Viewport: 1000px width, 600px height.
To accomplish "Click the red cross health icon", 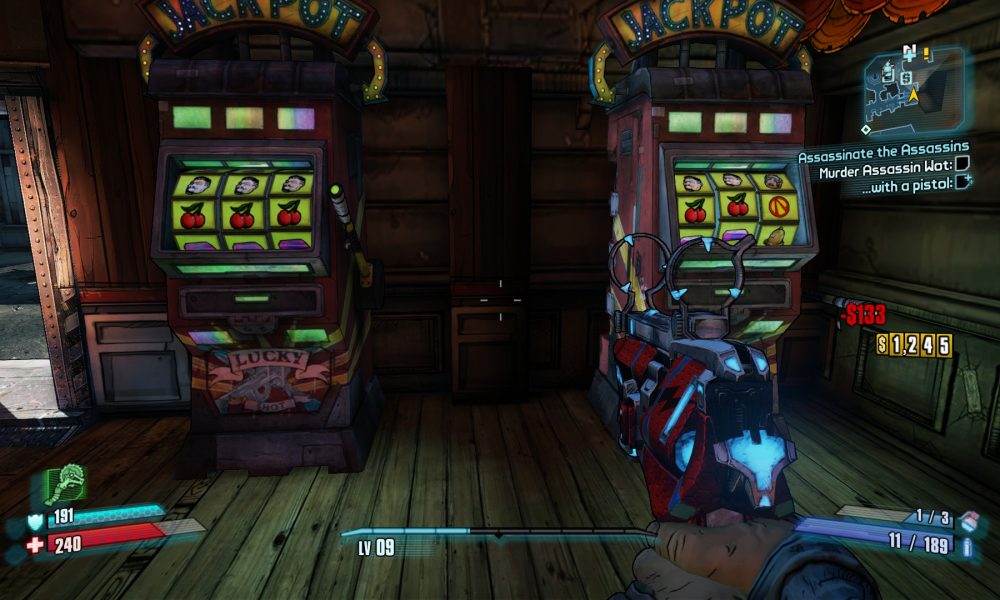I will coord(34,545).
